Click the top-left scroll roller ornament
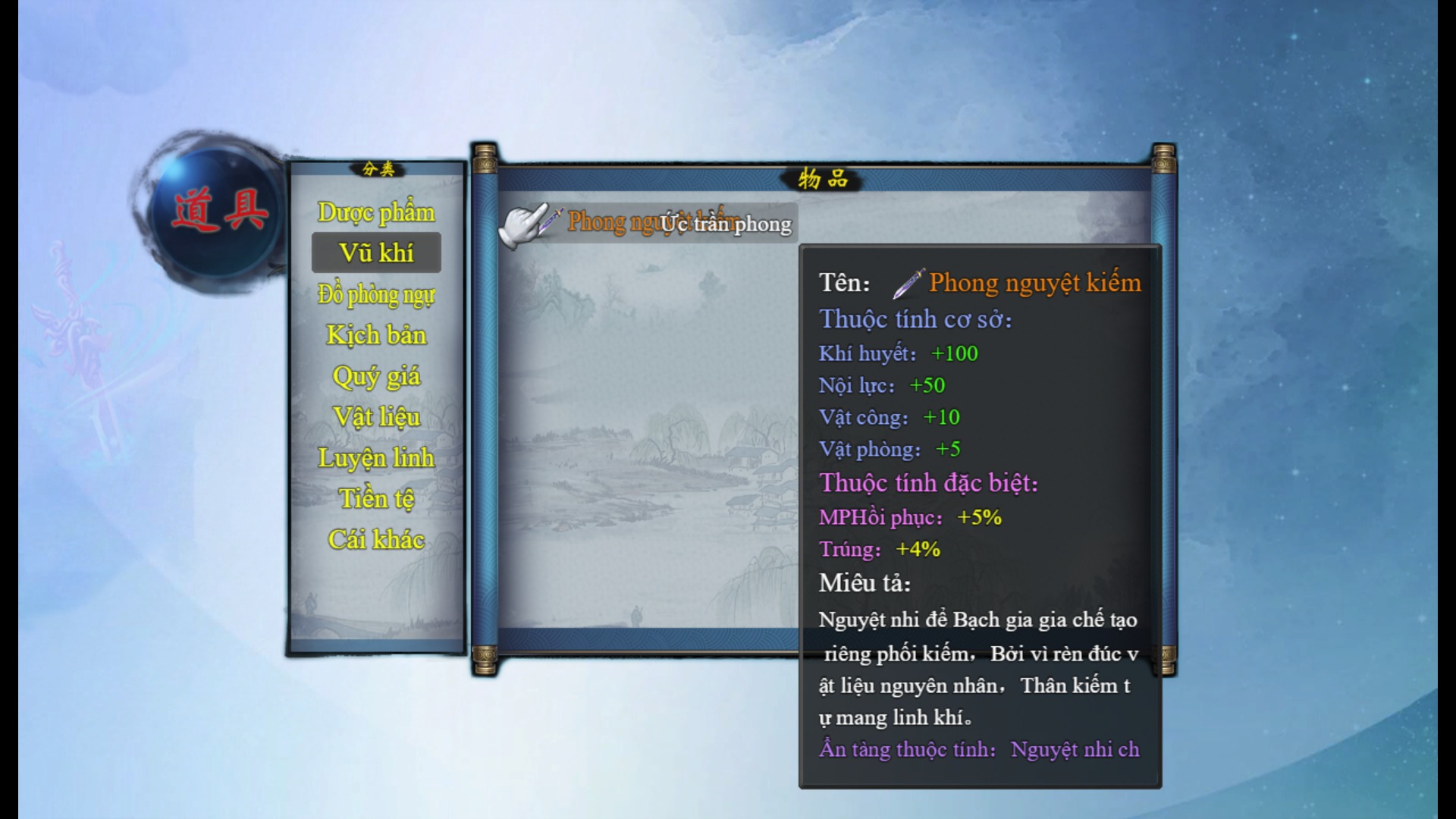The height and width of the screenshot is (819, 1456). pos(483,159)
